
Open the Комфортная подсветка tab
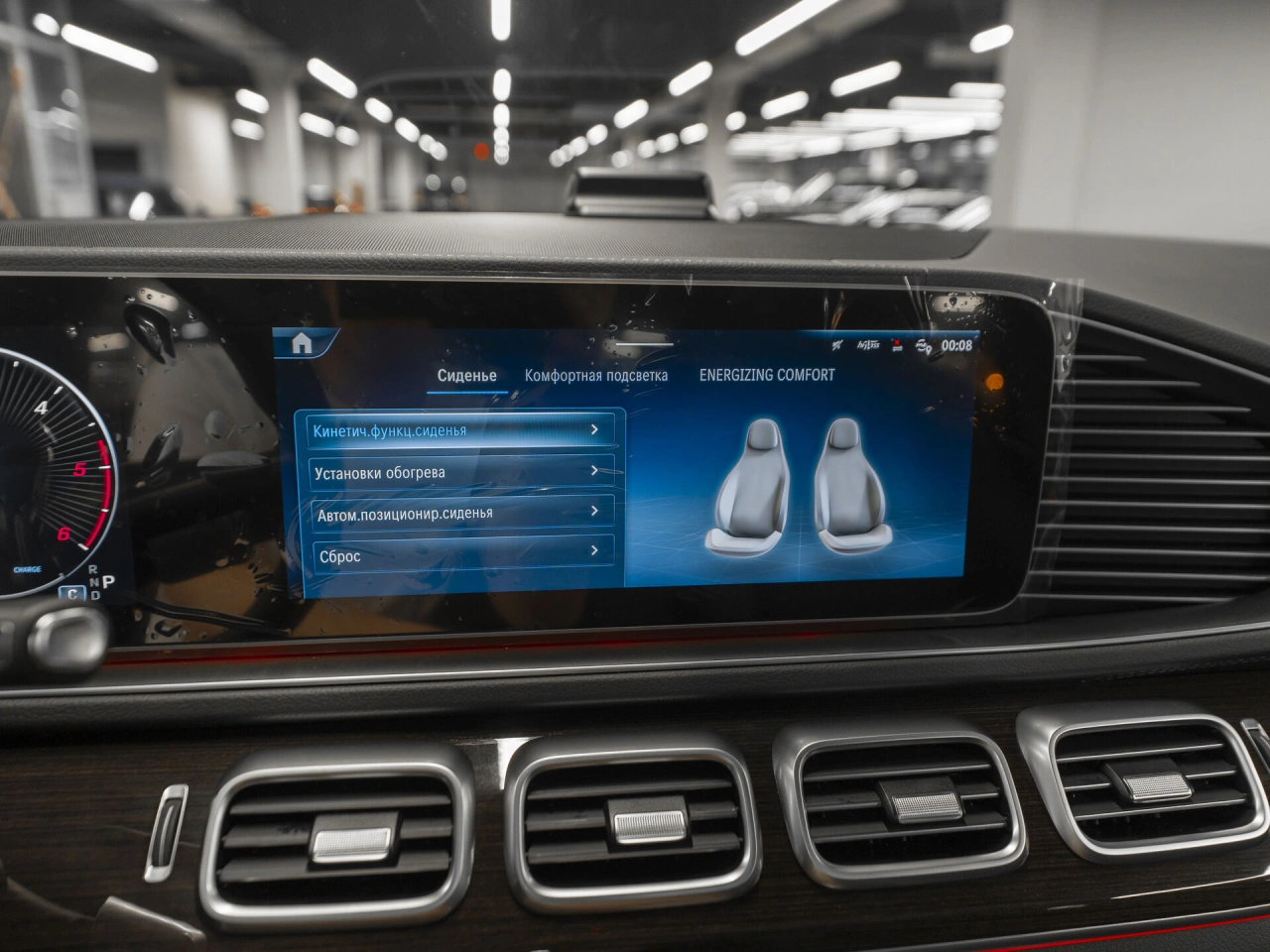[595, 376]
